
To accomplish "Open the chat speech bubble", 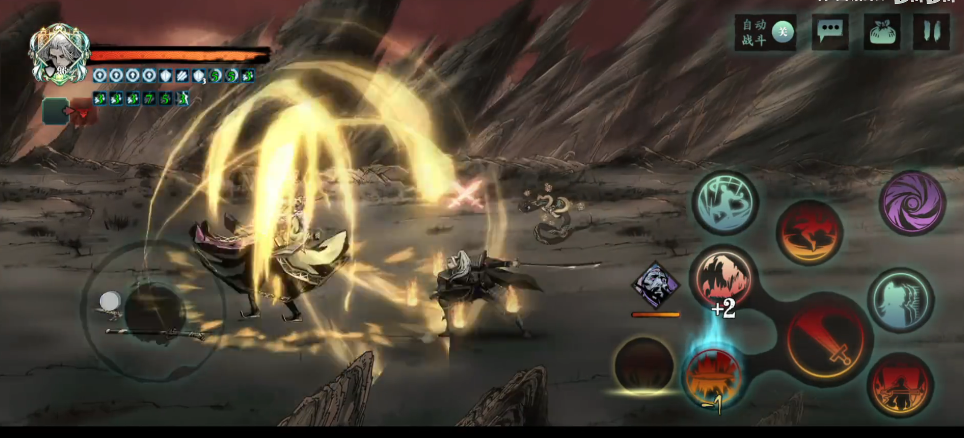I will click(830, 32).
